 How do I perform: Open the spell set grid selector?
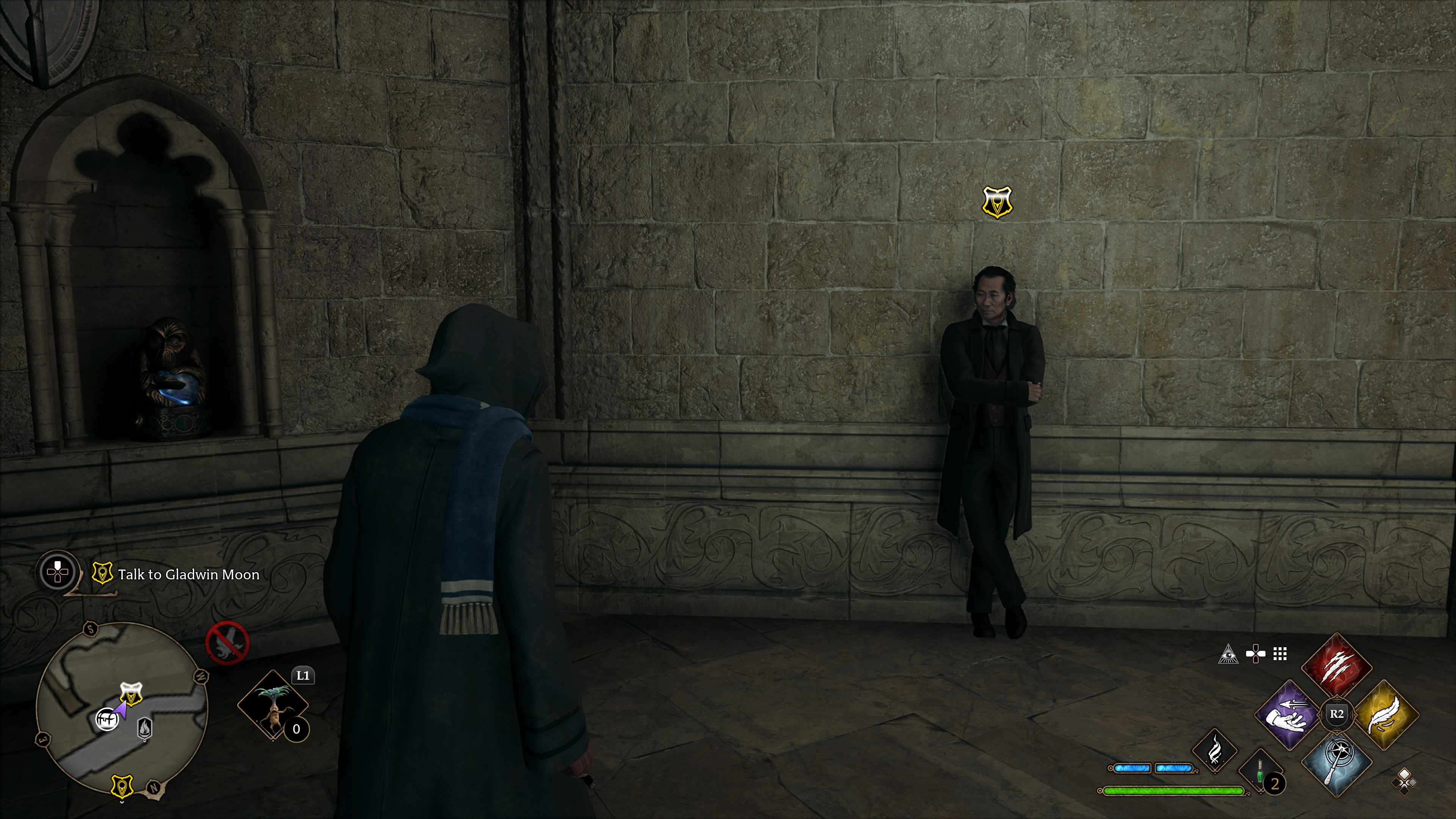click(x=1280, y=653)
